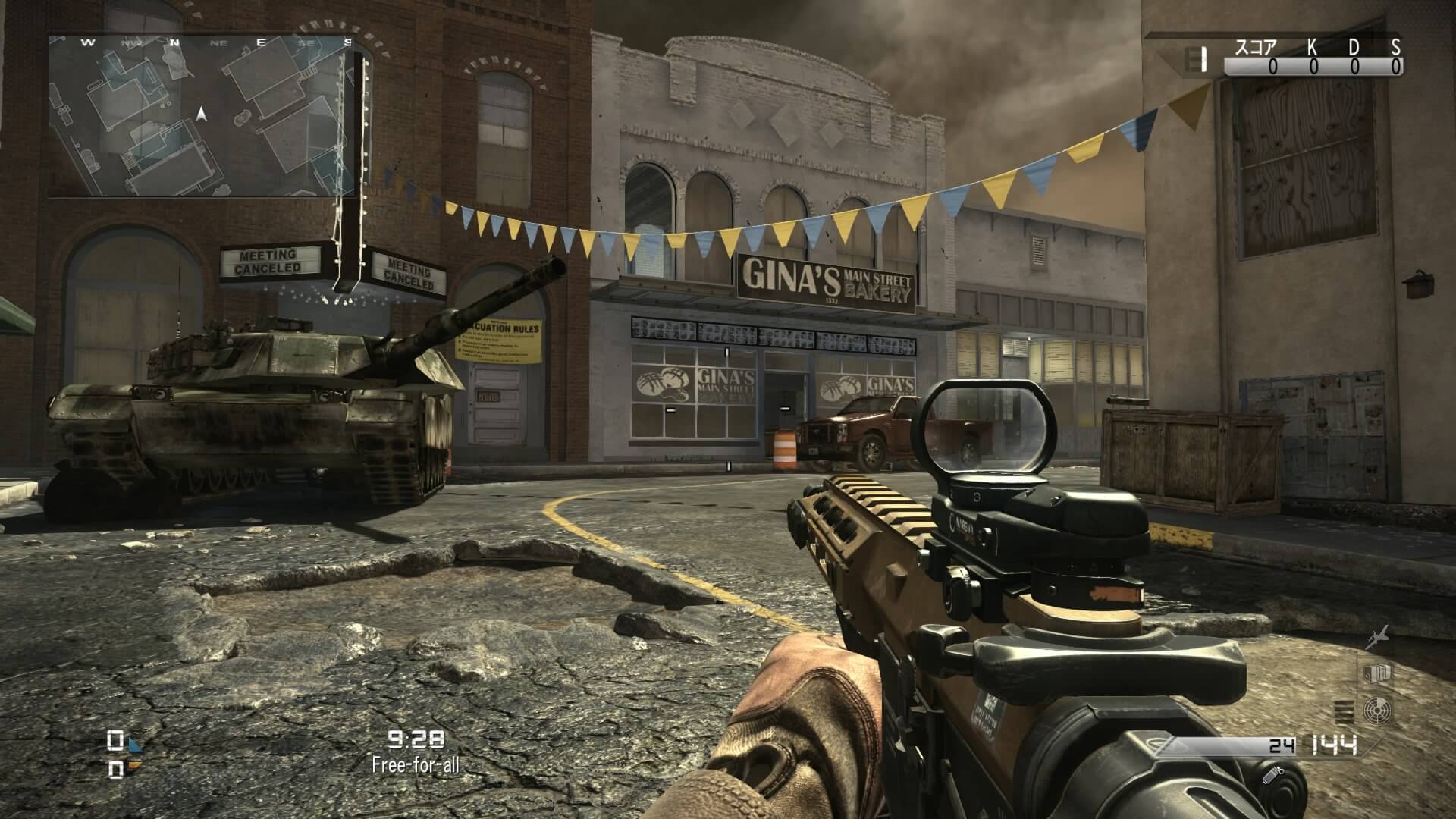This screenshot has width=1456, height=819.
Task: Select the player arrow on the minimap
Action: (201, 115)
